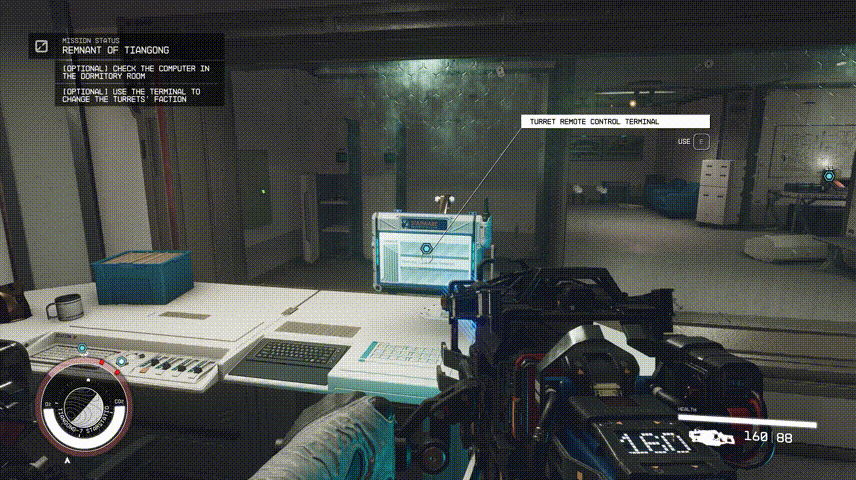This screenshot has height=480, width=856.
Task: Select the Turret Remote Control Terminal label
Action: point(614,122)
